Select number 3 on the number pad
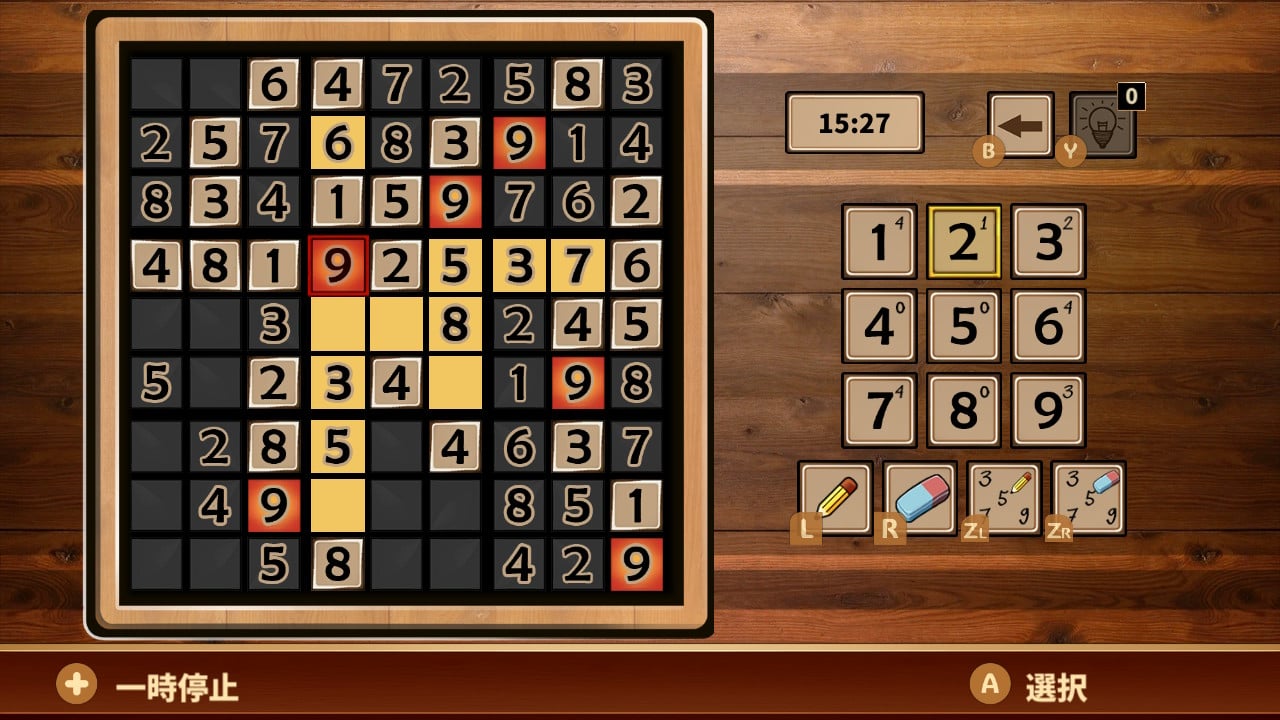 (1046, 240)
